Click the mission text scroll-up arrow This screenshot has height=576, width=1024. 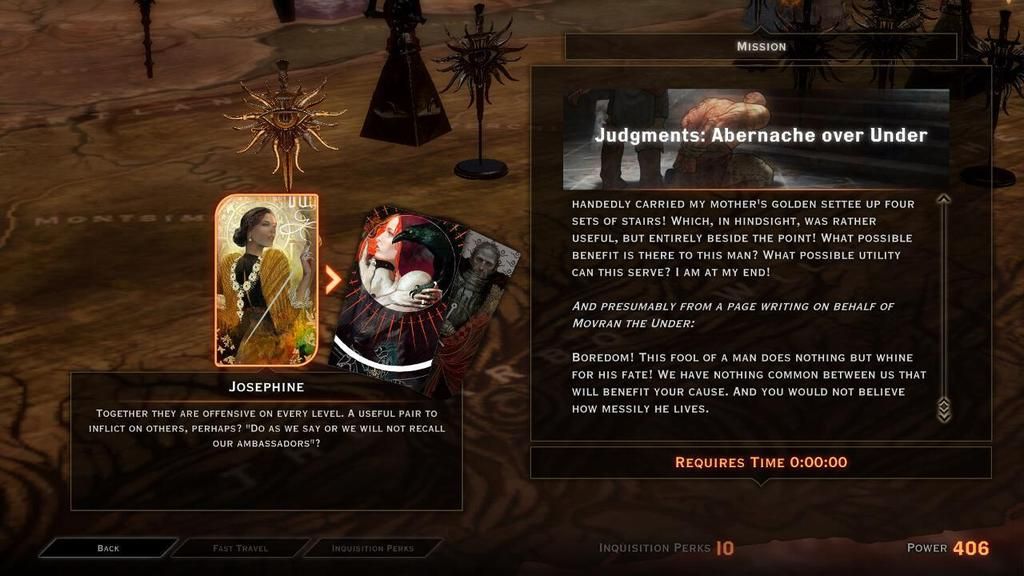tap(943, 199)
